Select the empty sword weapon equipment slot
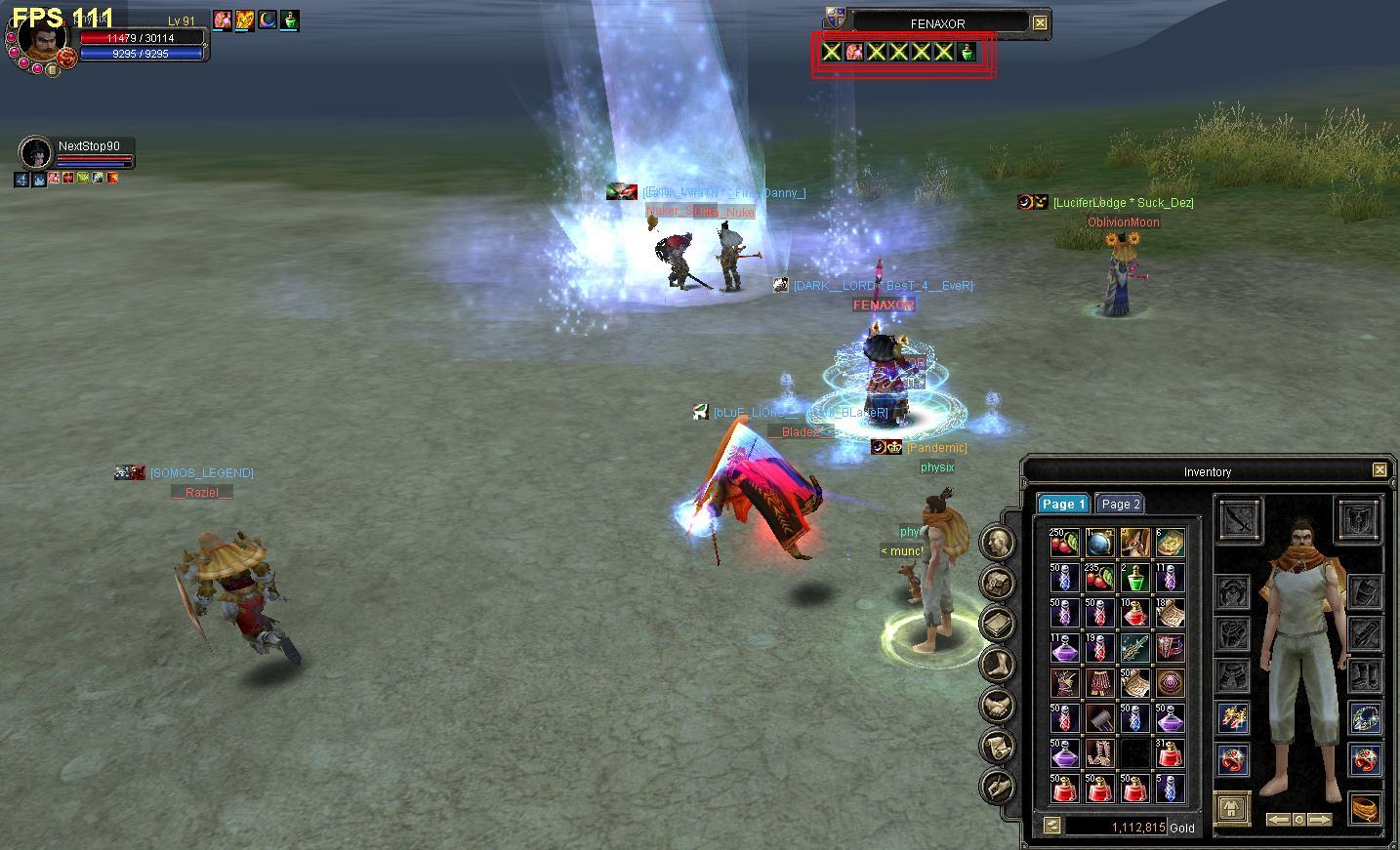 1241,517
